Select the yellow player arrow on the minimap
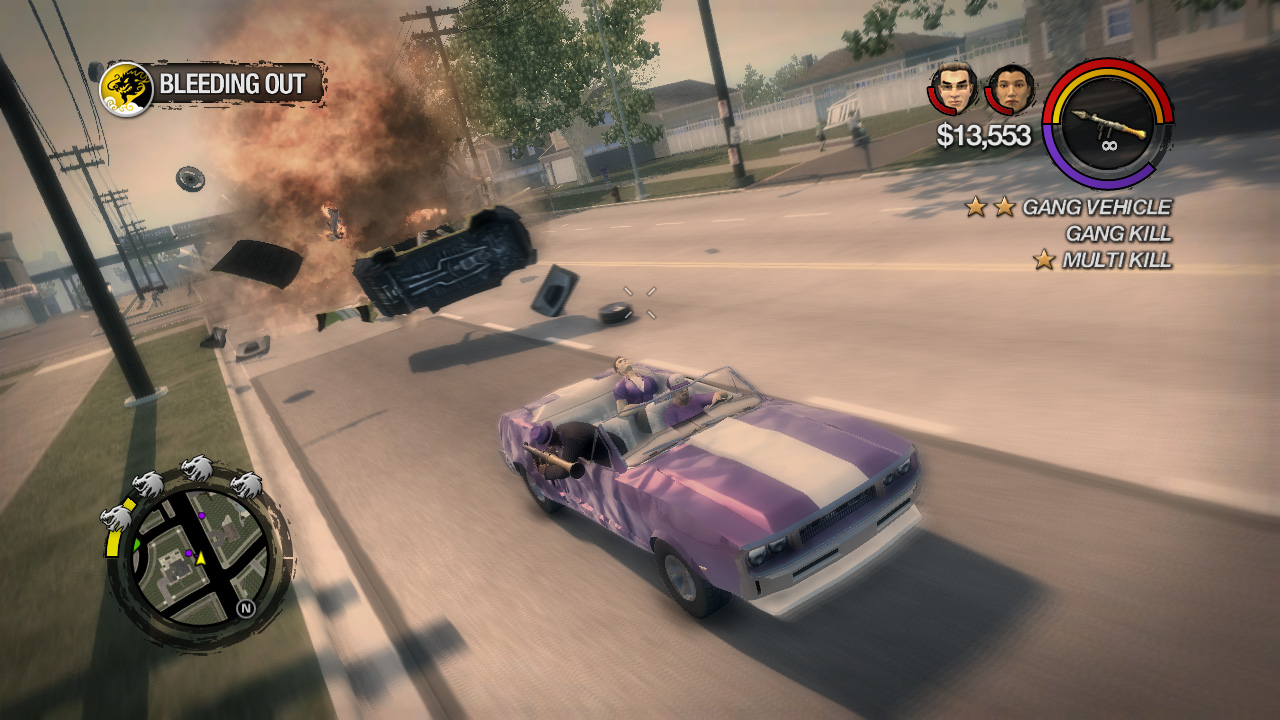This screenshot has height=720, width=1280. pos(199,557)
